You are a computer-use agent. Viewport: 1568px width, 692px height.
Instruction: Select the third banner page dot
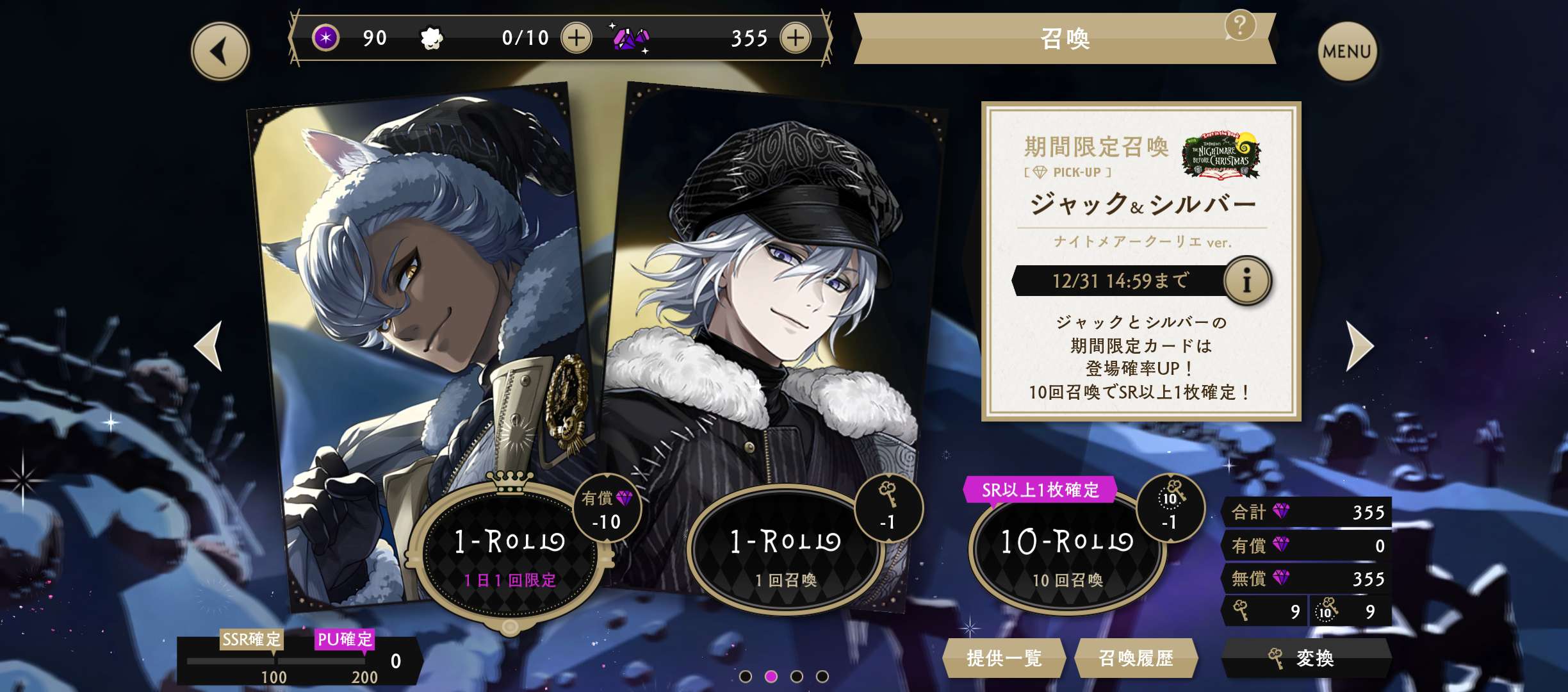(x=797, y=677)
